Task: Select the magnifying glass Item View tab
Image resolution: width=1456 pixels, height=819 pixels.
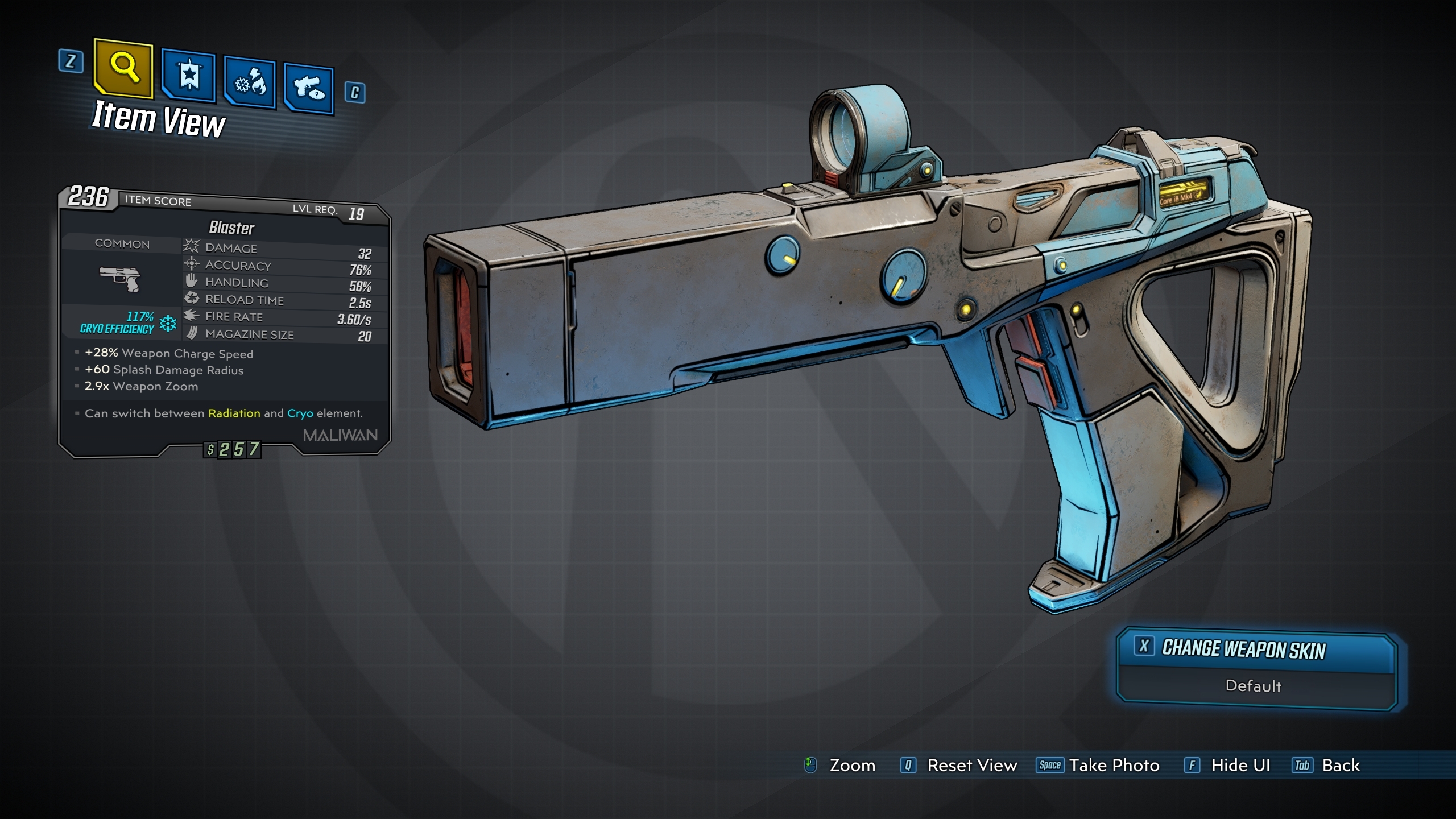Action: (123, 68)
